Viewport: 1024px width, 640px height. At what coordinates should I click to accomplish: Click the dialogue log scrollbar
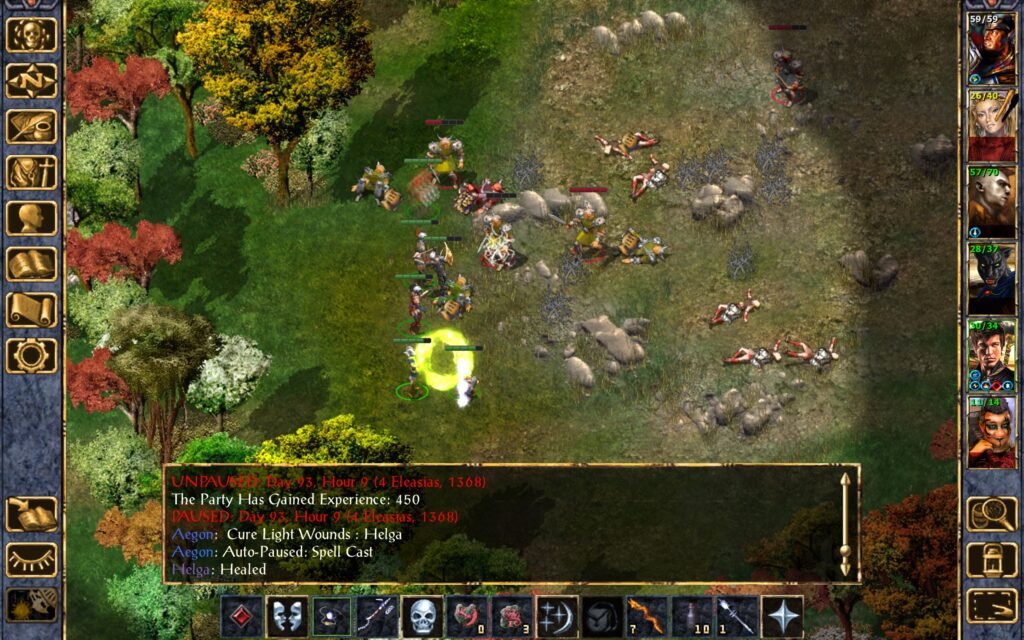pyautogui.click(x=845, y=523)
